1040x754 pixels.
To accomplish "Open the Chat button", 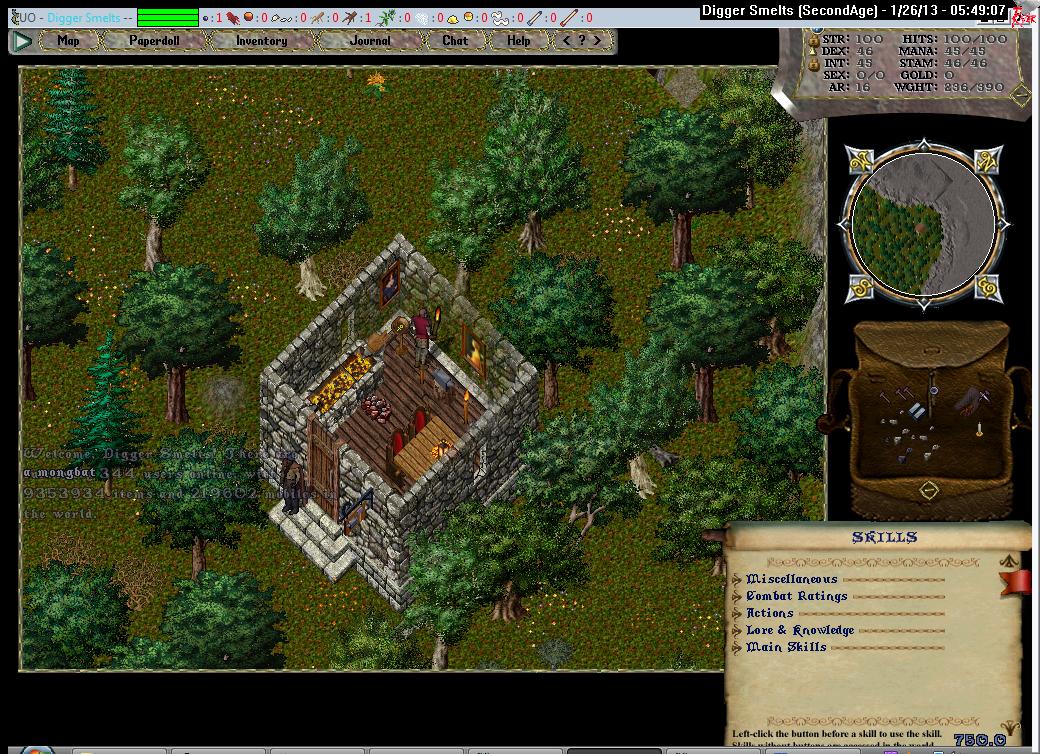I will pos(455,41).
